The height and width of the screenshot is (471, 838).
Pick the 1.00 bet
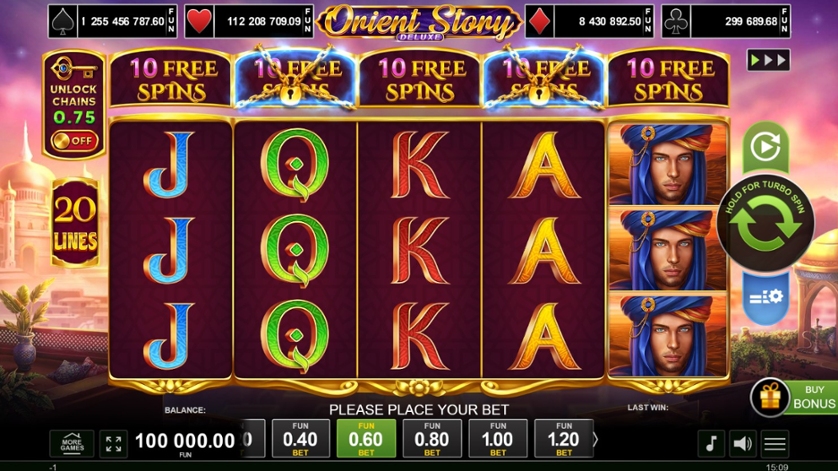coord(498,438)
